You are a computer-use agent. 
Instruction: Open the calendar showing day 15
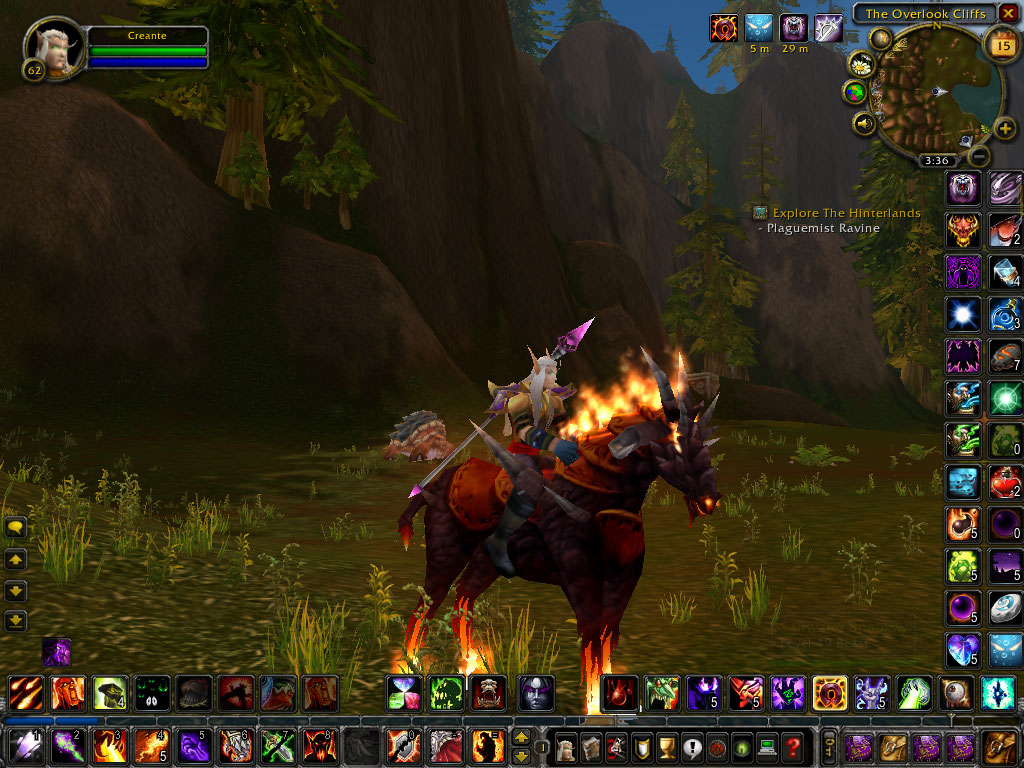point(998,42)
